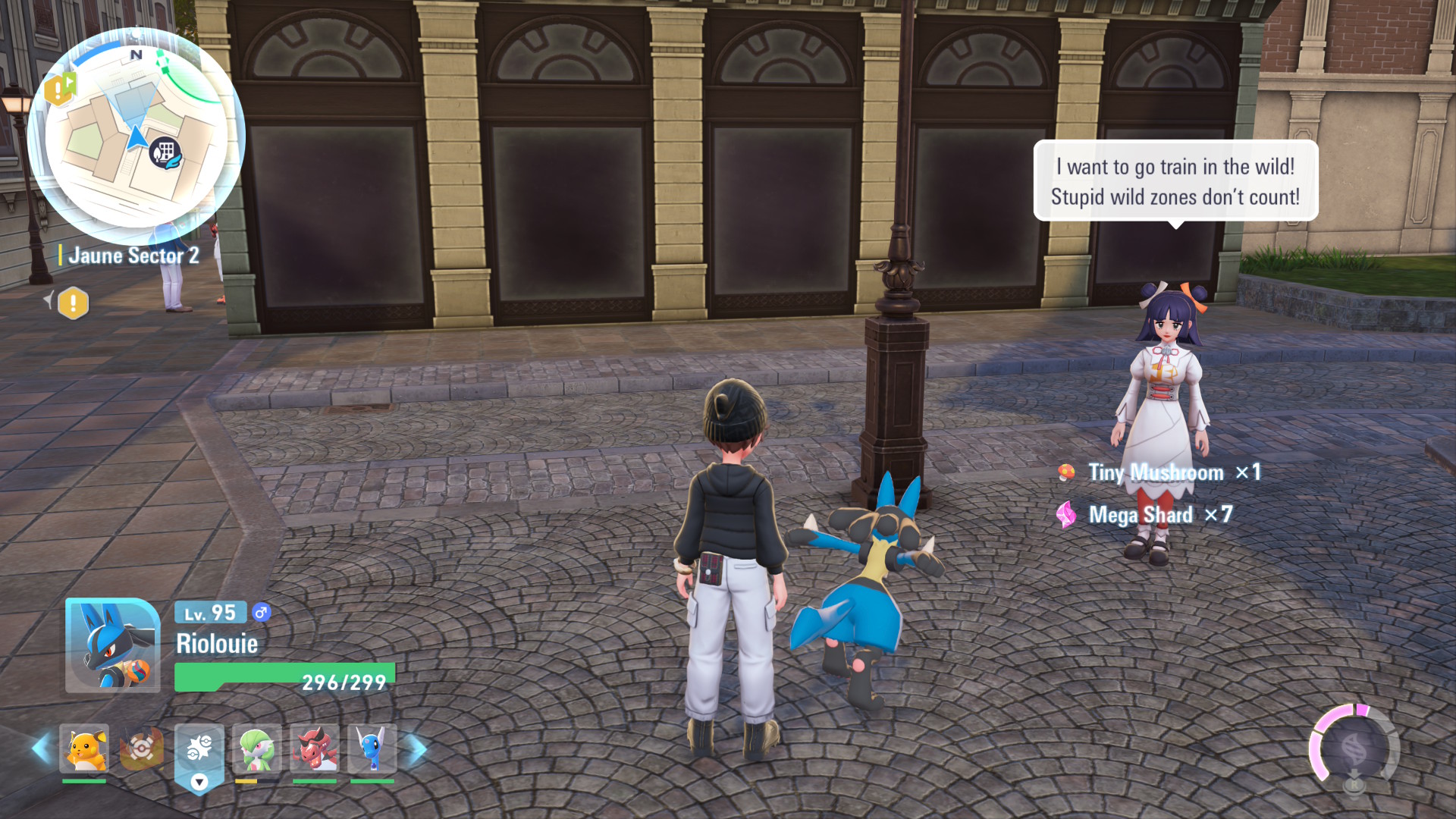Image resolution: width=1456 pixels, height=819 pixels.
Task: Switch to Raichu in the party bar
Action: point(84,749)
